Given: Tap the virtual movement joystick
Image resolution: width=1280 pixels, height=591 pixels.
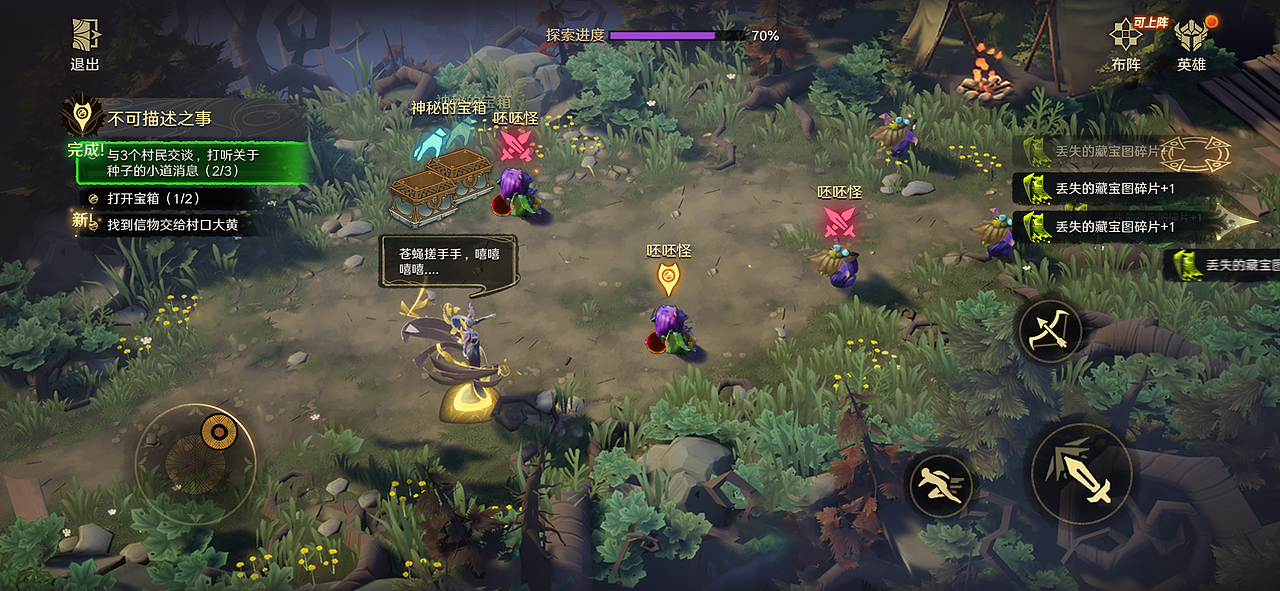Looking at the screenshot, I should pyautogui.click(x=196, y=463).
